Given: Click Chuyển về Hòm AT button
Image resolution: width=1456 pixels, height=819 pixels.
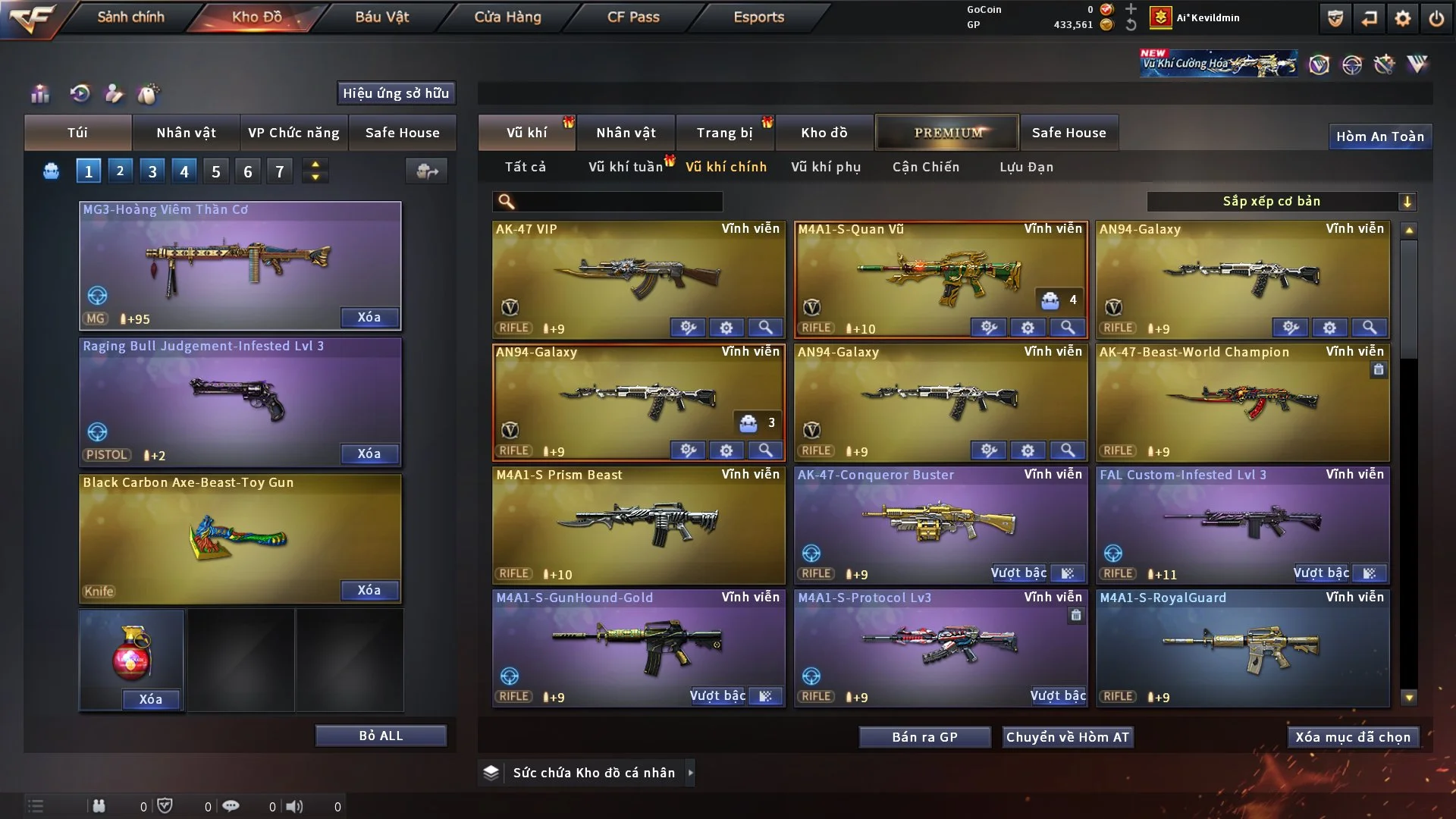Looking at the screenshot, I should (x=1068, y=737).
